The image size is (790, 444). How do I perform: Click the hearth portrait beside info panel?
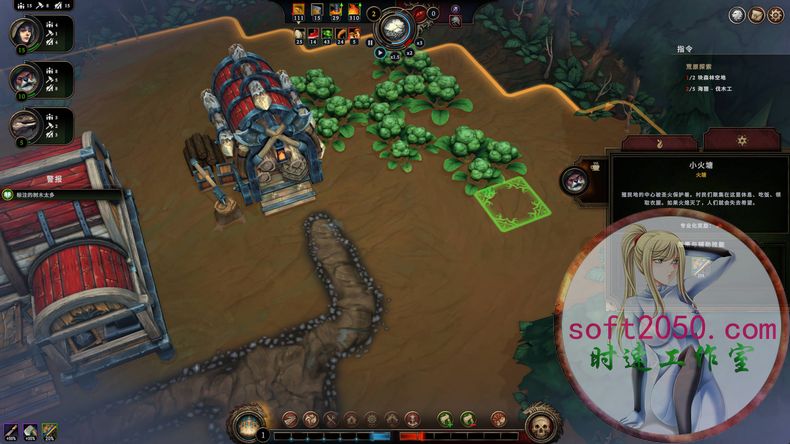(575, 180)
